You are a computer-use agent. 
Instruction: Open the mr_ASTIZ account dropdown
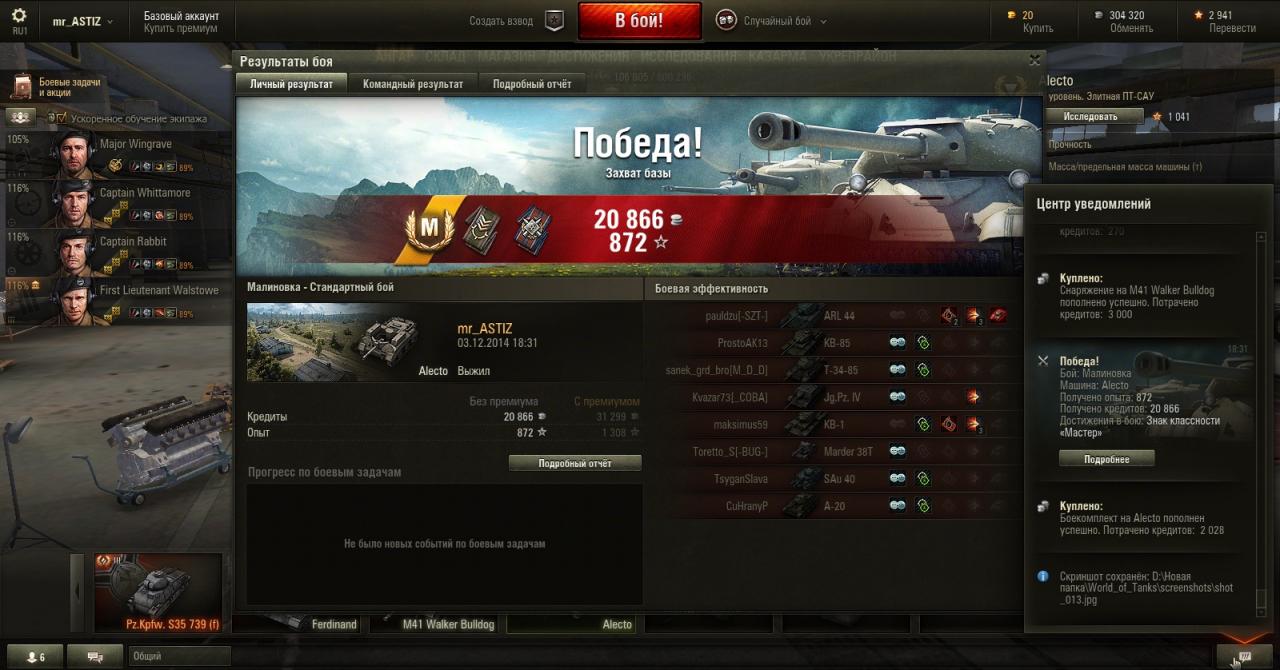82,21
